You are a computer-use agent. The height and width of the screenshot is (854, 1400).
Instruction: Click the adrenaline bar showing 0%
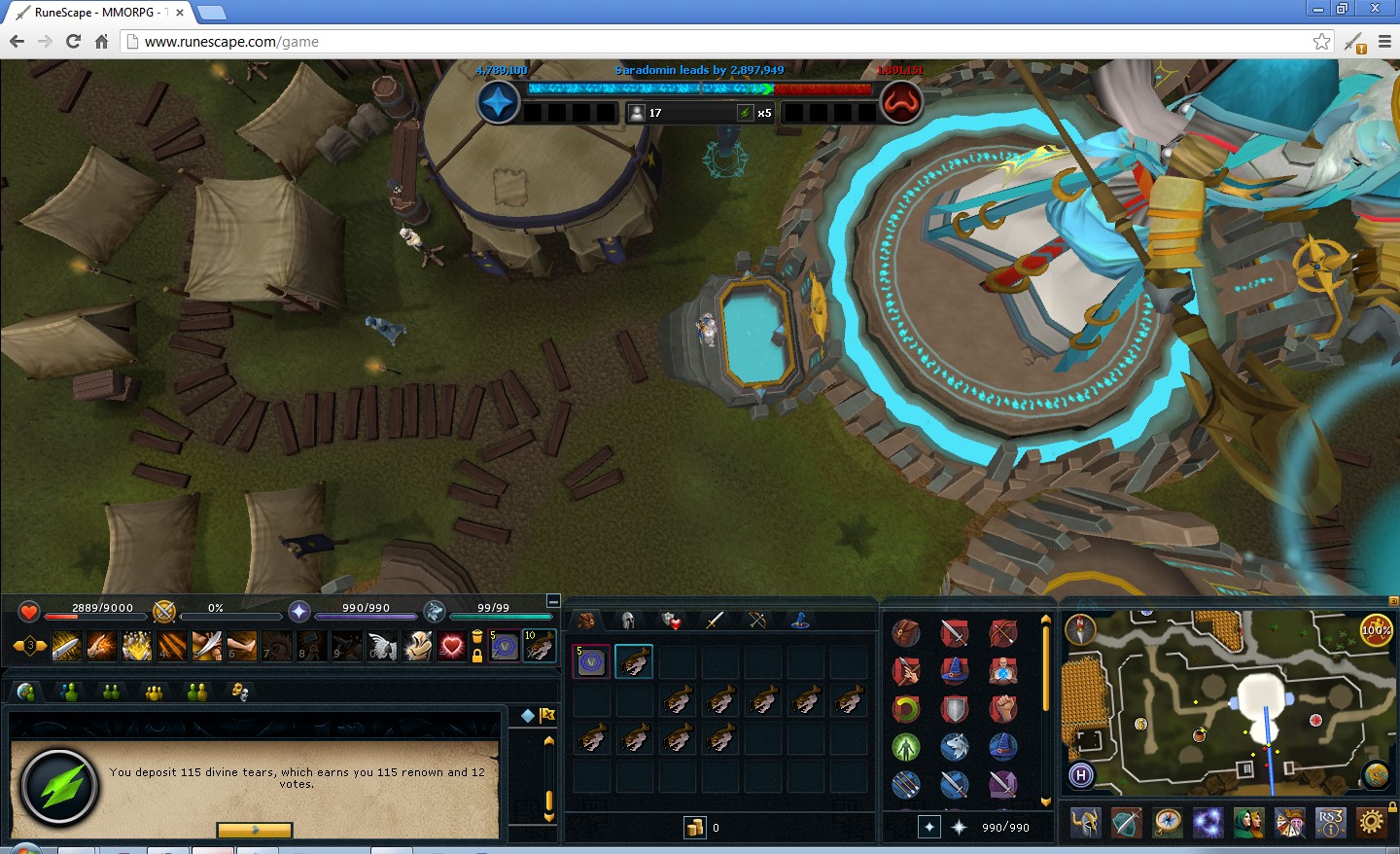tap(233, 613)
